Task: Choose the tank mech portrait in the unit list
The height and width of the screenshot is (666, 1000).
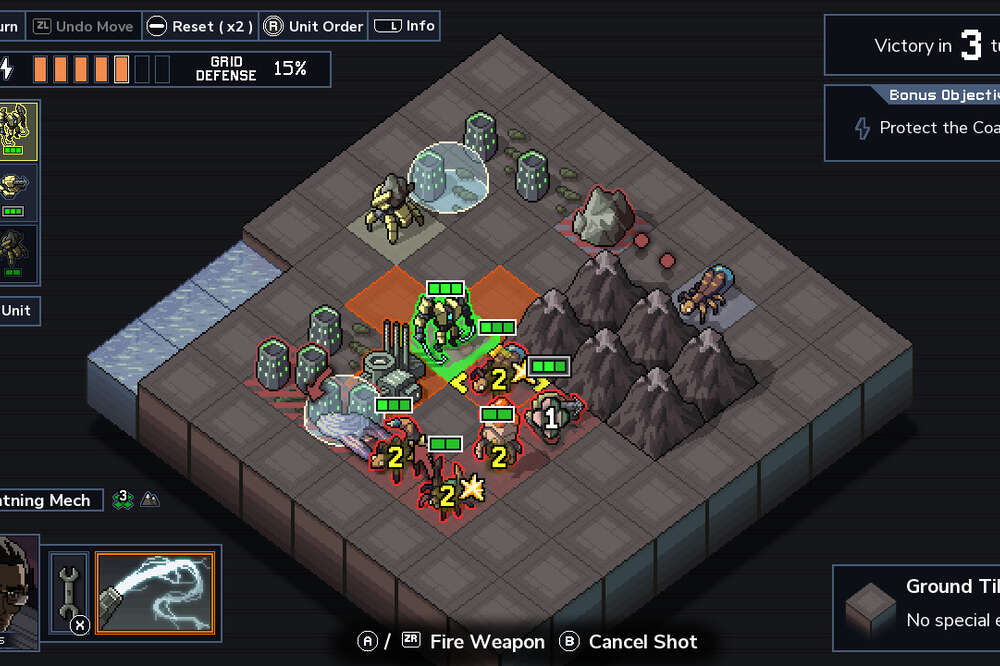Action: click(x=19, y=191)
